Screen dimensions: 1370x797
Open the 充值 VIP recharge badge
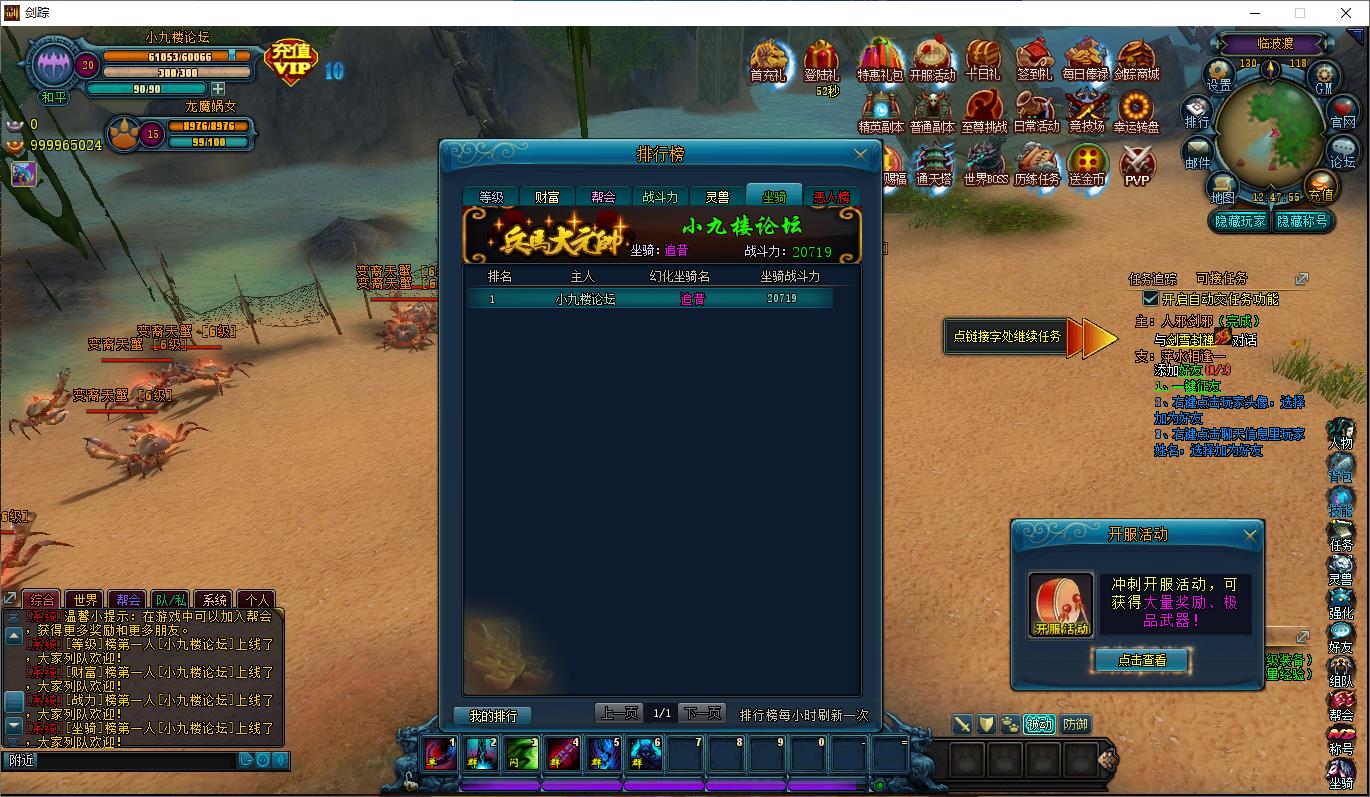click(x=290, y=62)
